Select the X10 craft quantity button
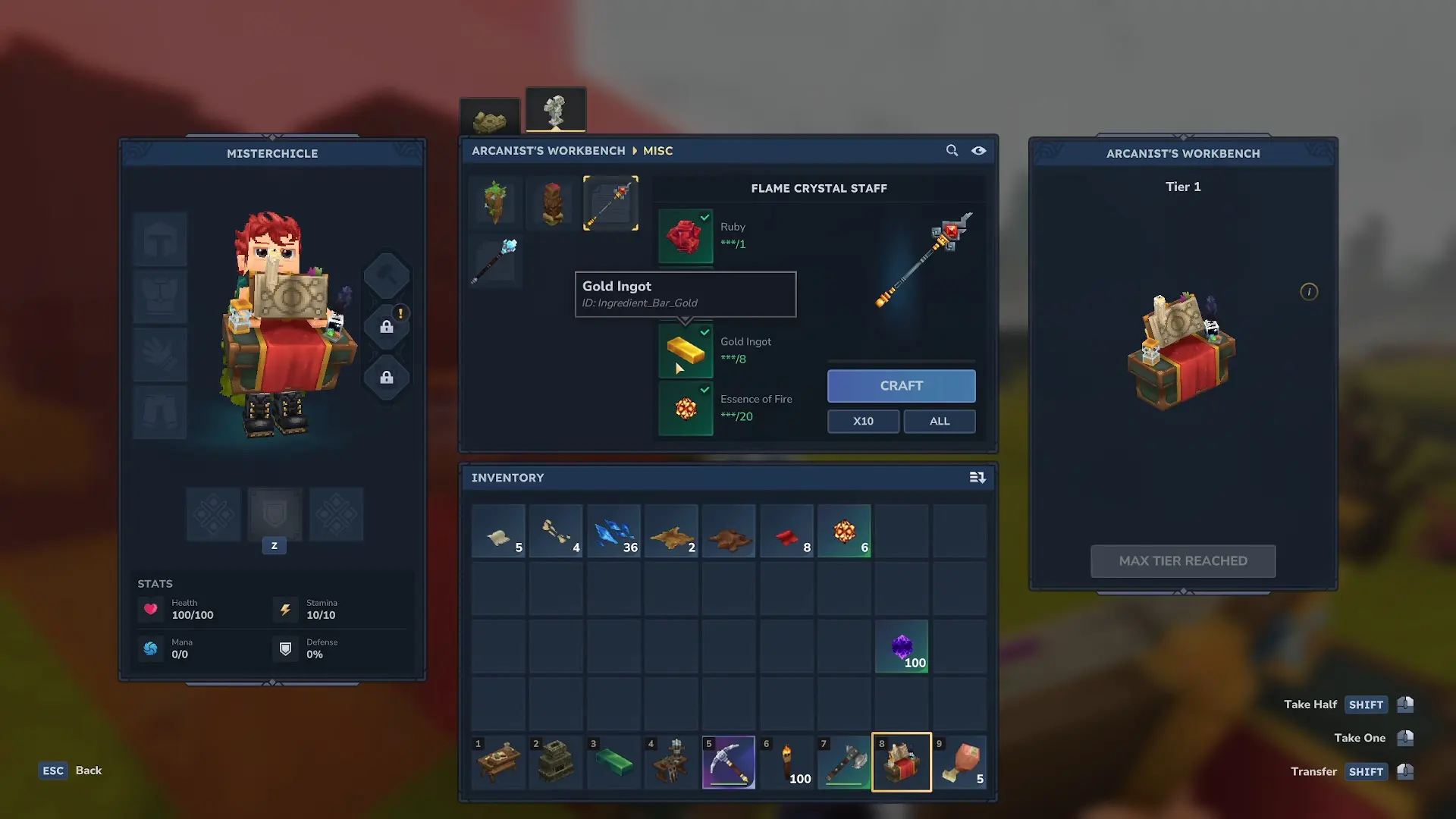 click(x=863, y=421)
